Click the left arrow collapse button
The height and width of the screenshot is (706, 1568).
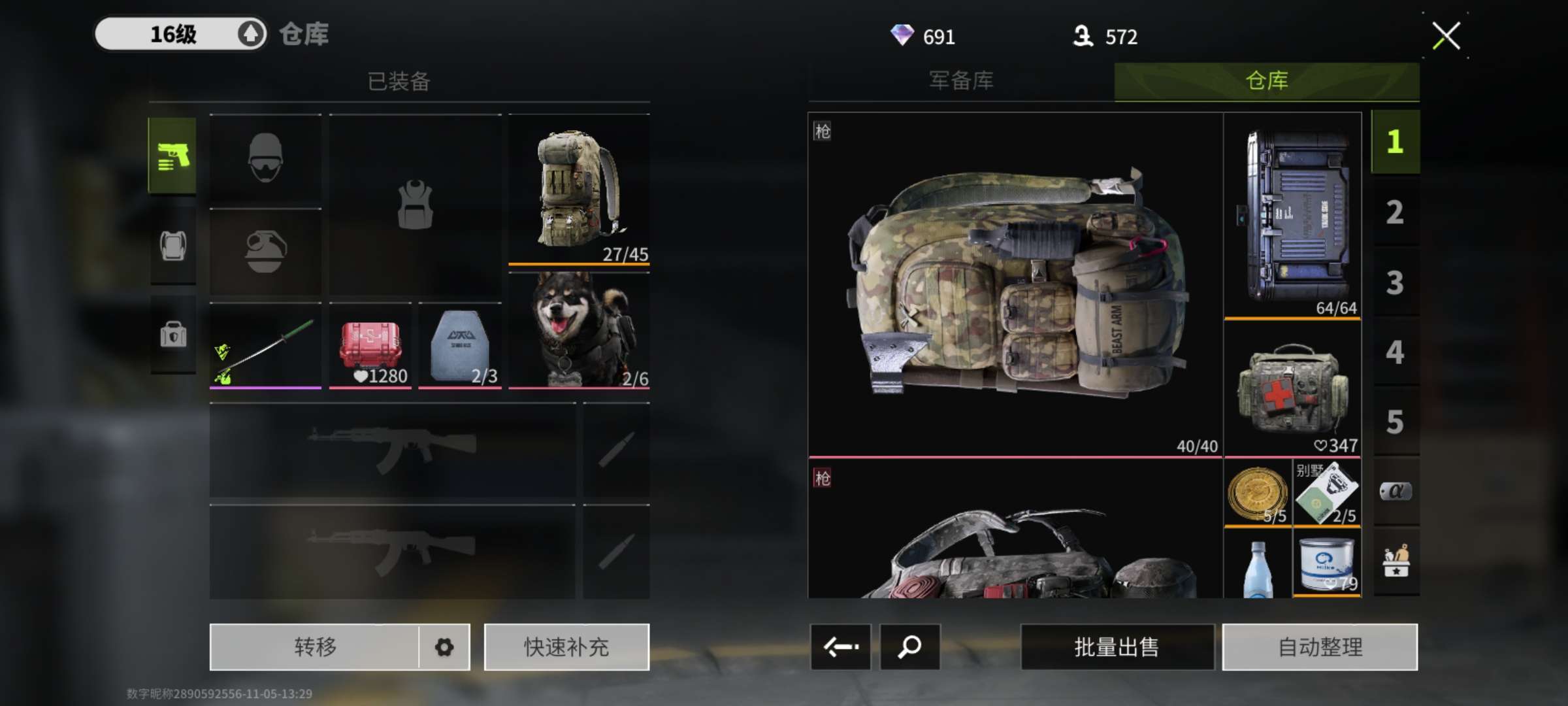coord(840,647)
